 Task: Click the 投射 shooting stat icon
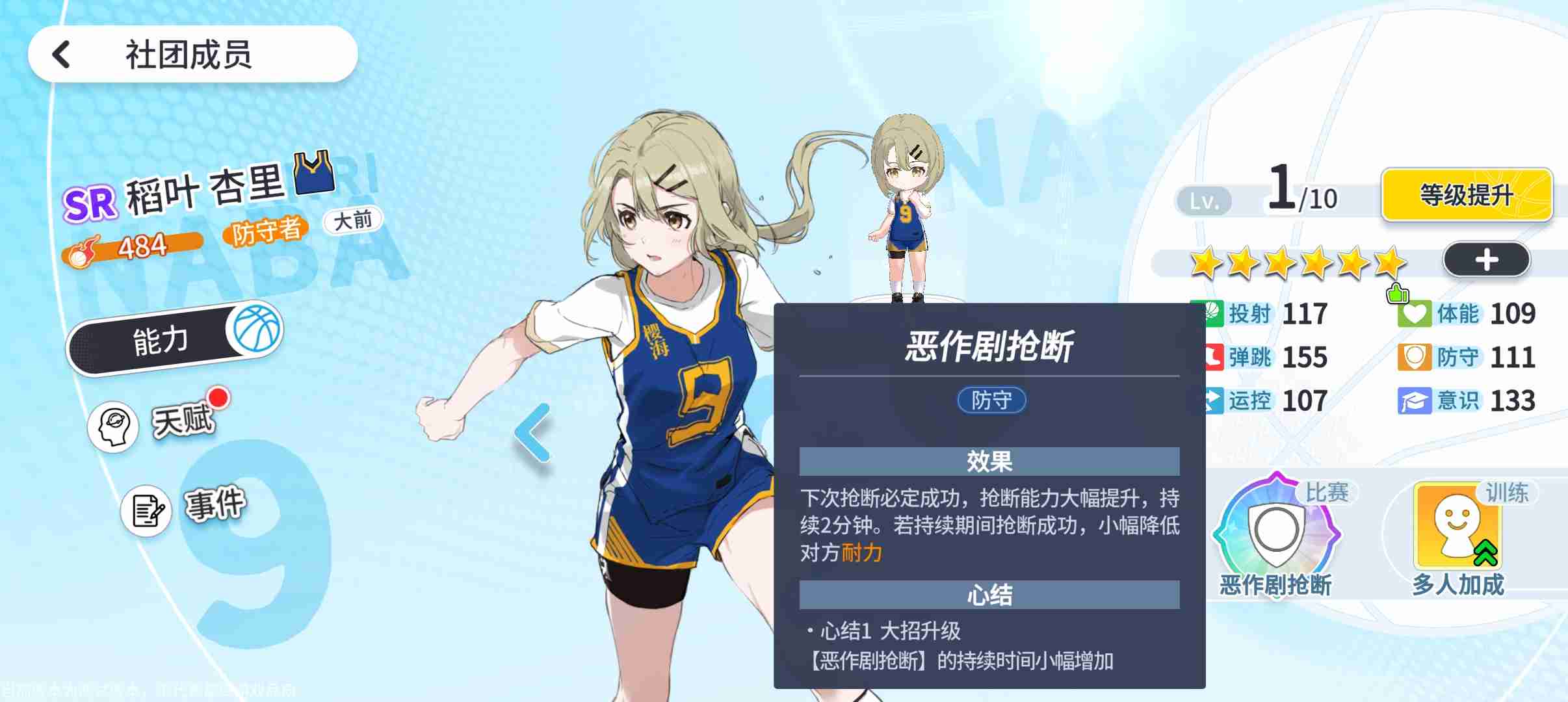pyautogui.click(x=1212, y=314)
